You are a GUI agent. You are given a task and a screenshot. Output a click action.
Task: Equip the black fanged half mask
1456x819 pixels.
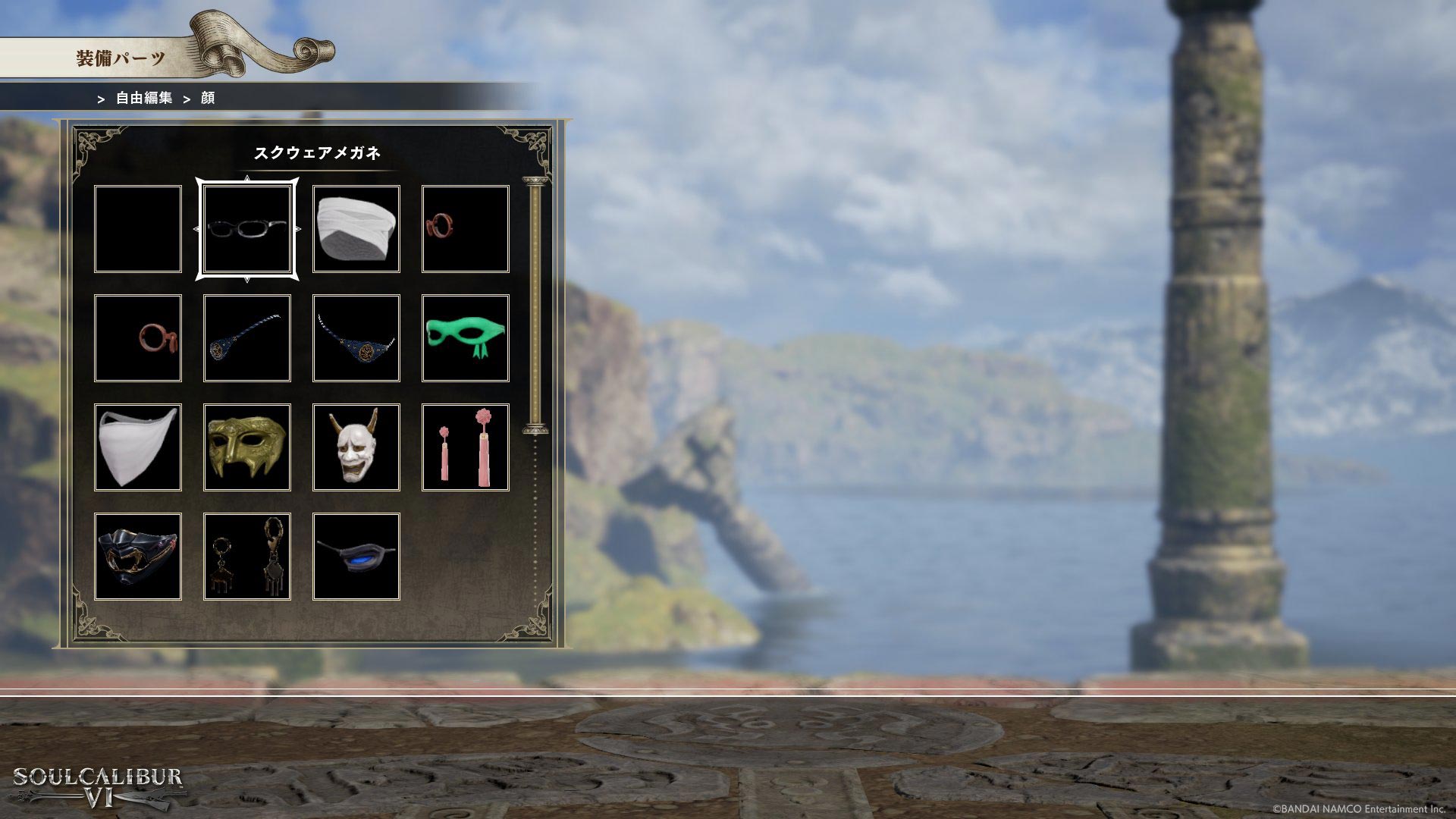(x=138, y=557)
